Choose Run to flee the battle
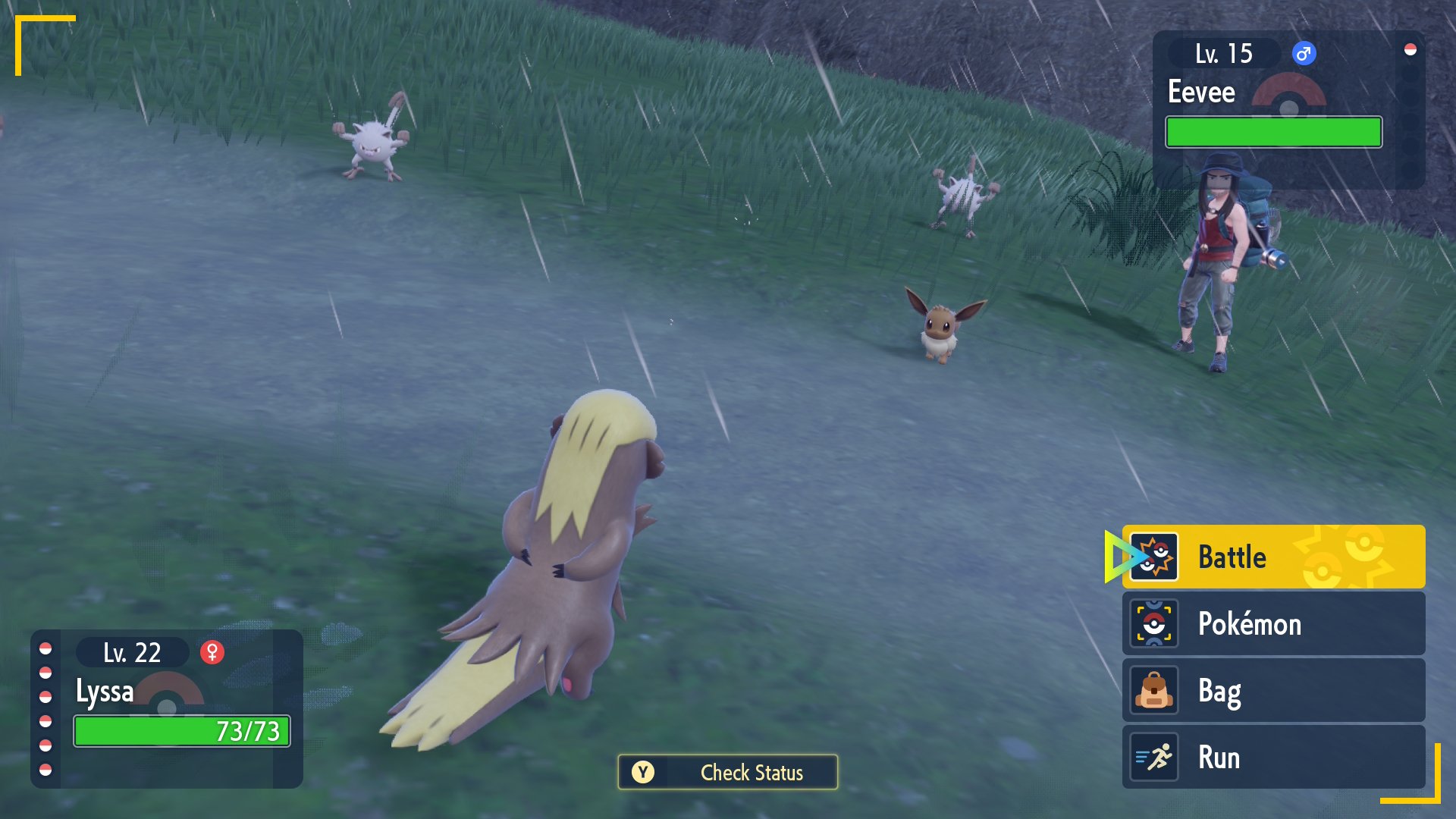The height and width of the screenshot is (819, 1456). (x=1272, y=757)
